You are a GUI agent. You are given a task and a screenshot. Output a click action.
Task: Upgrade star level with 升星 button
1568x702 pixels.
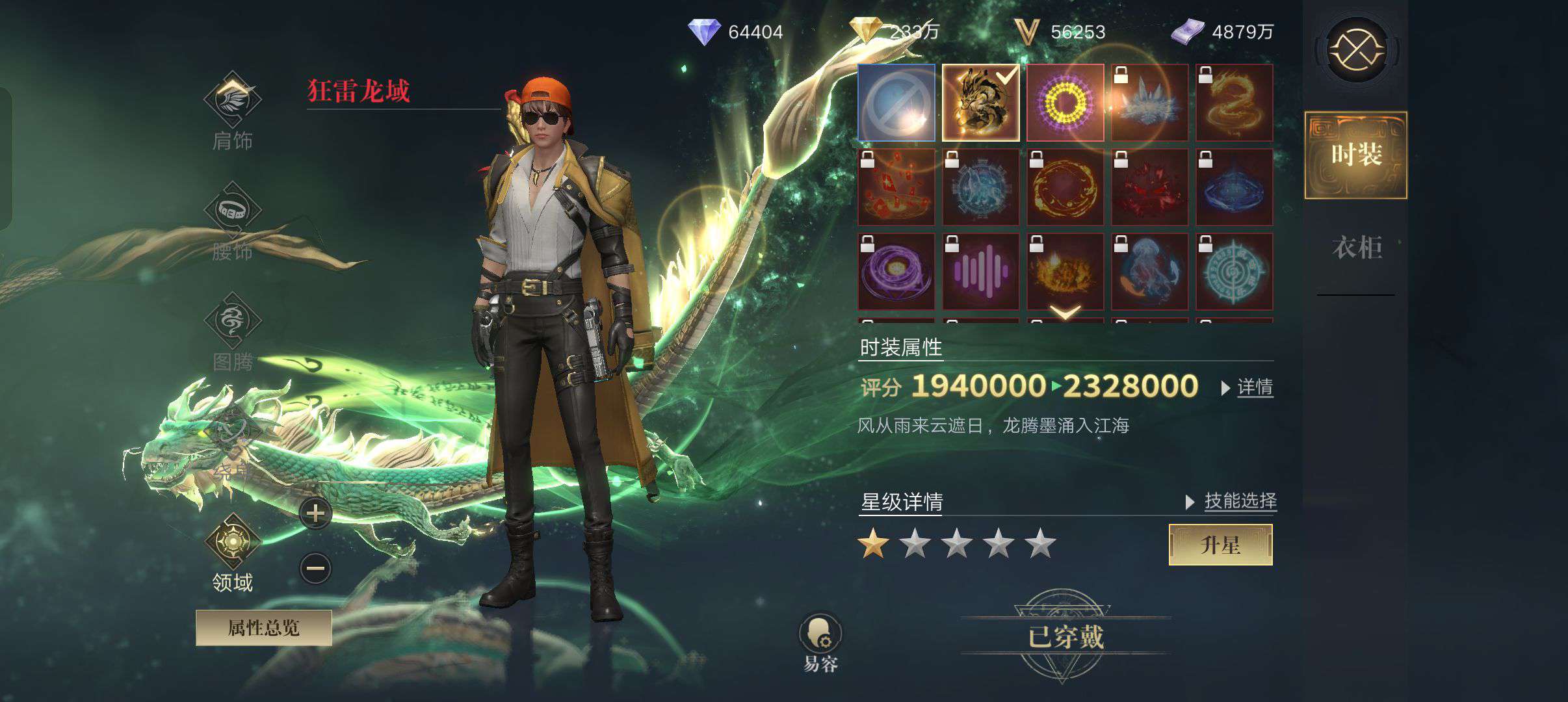(1220, 545)
